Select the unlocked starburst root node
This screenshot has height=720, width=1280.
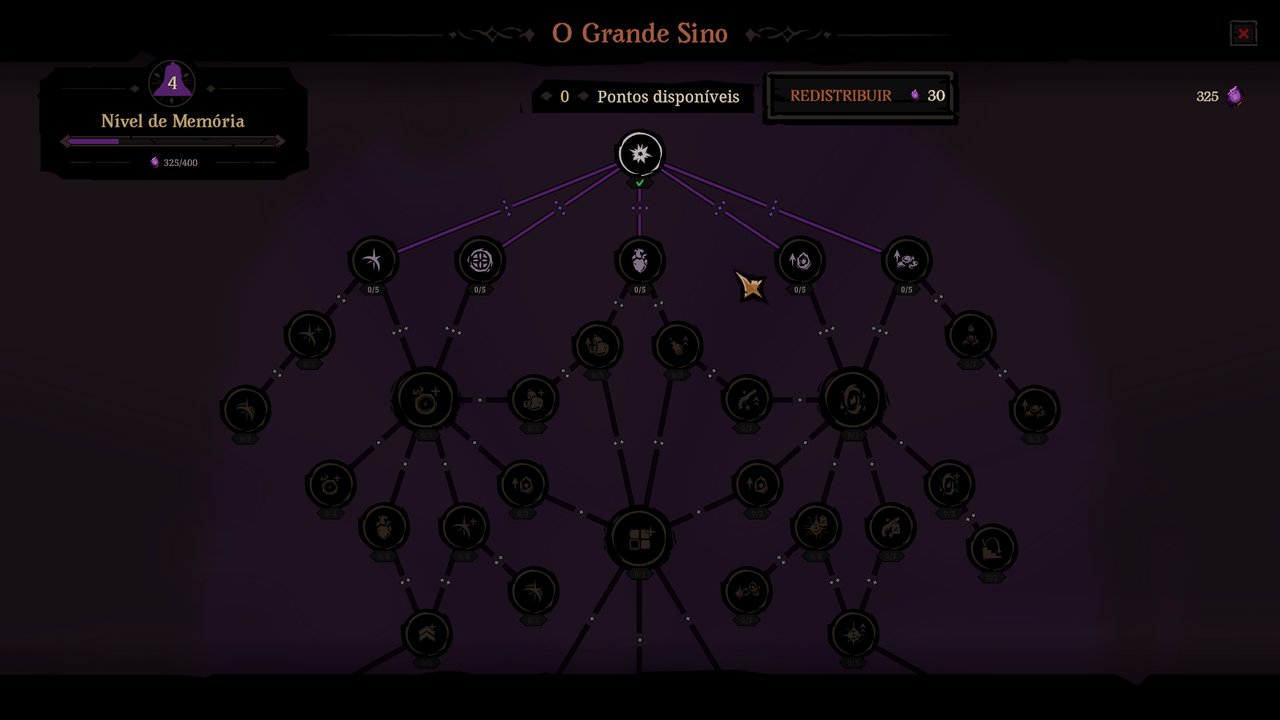(640, 154)
